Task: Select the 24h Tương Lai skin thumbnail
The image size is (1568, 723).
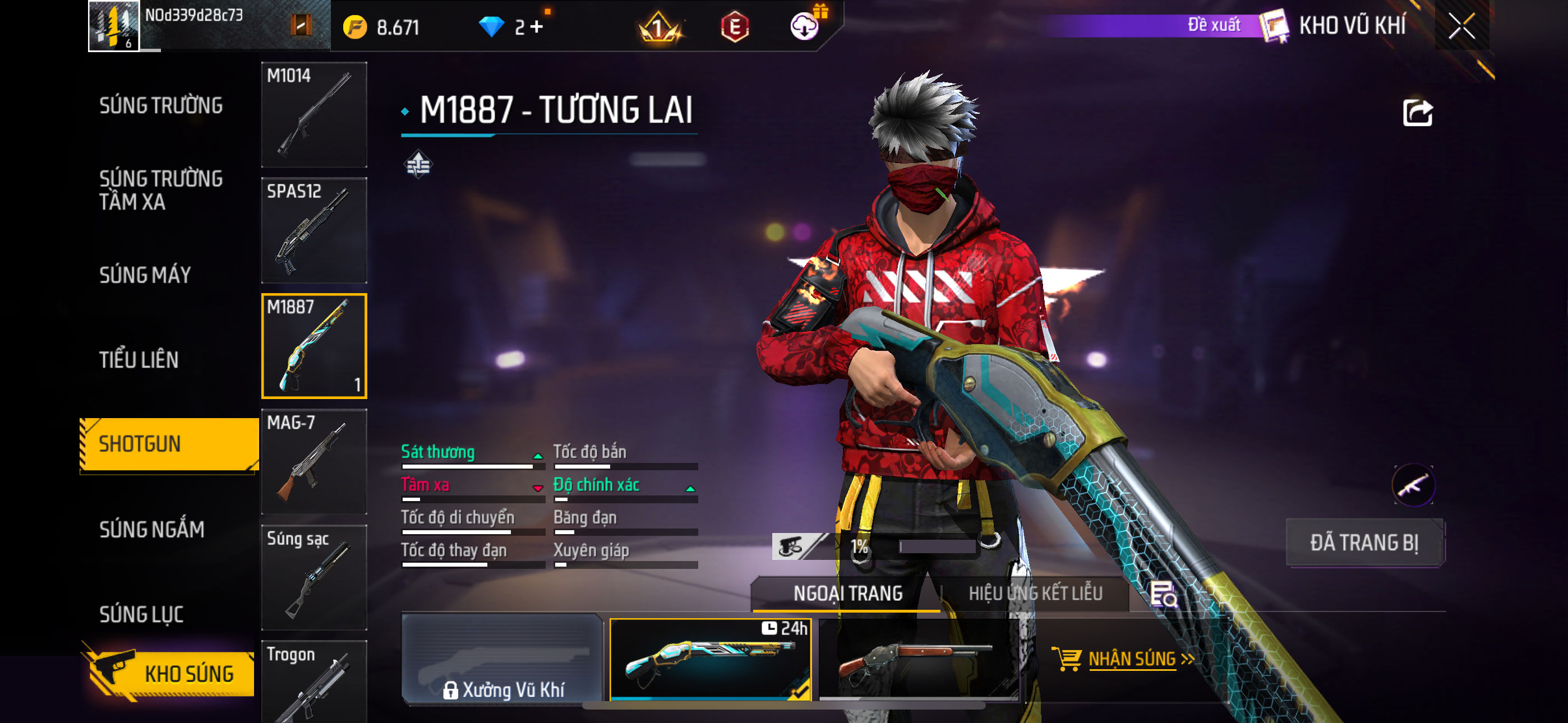Action: pyautogui.click(x=711, y=659)
